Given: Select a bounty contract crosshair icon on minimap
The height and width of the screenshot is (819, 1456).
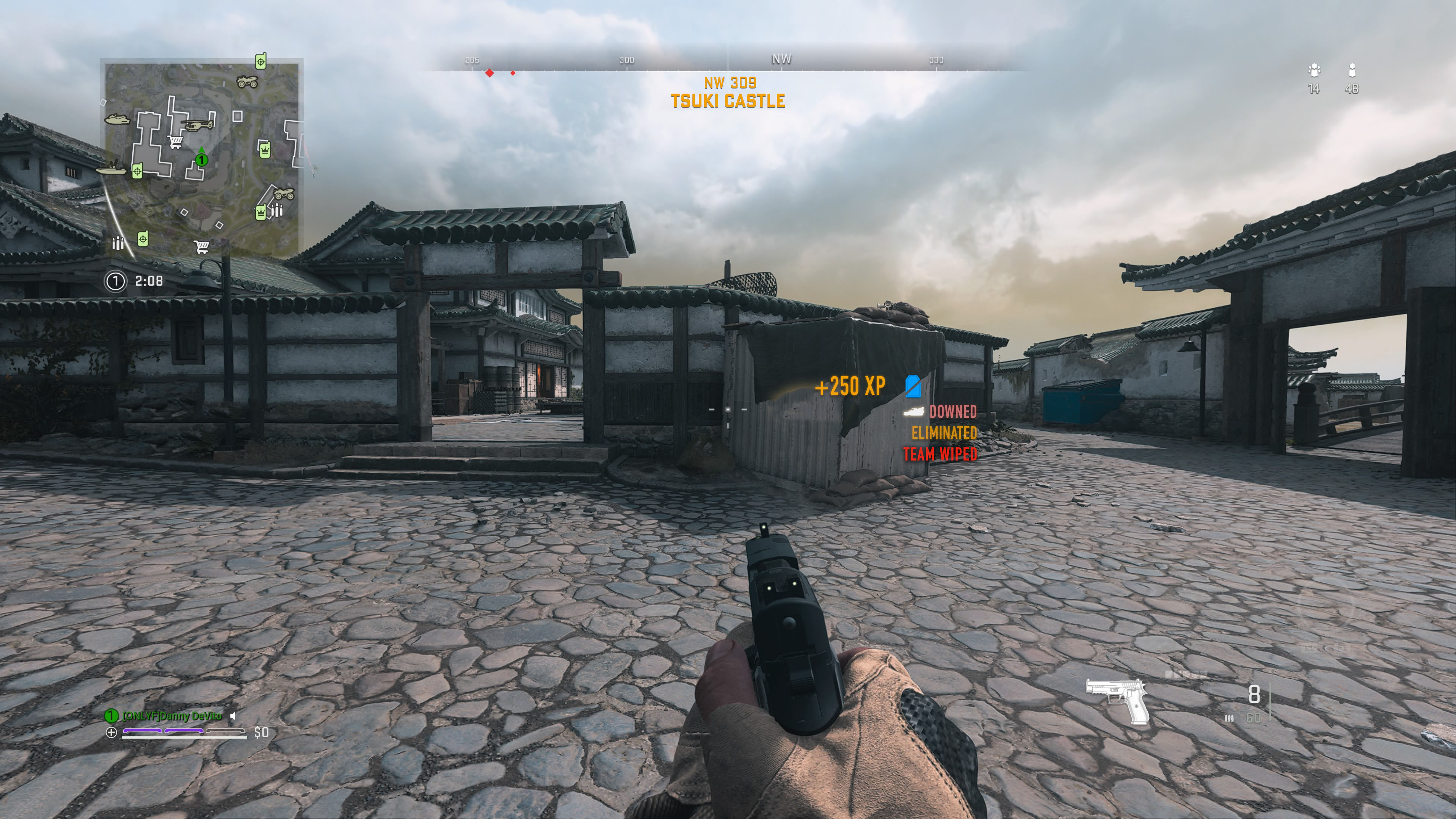Looking at the screenshot, I should 261,62.
